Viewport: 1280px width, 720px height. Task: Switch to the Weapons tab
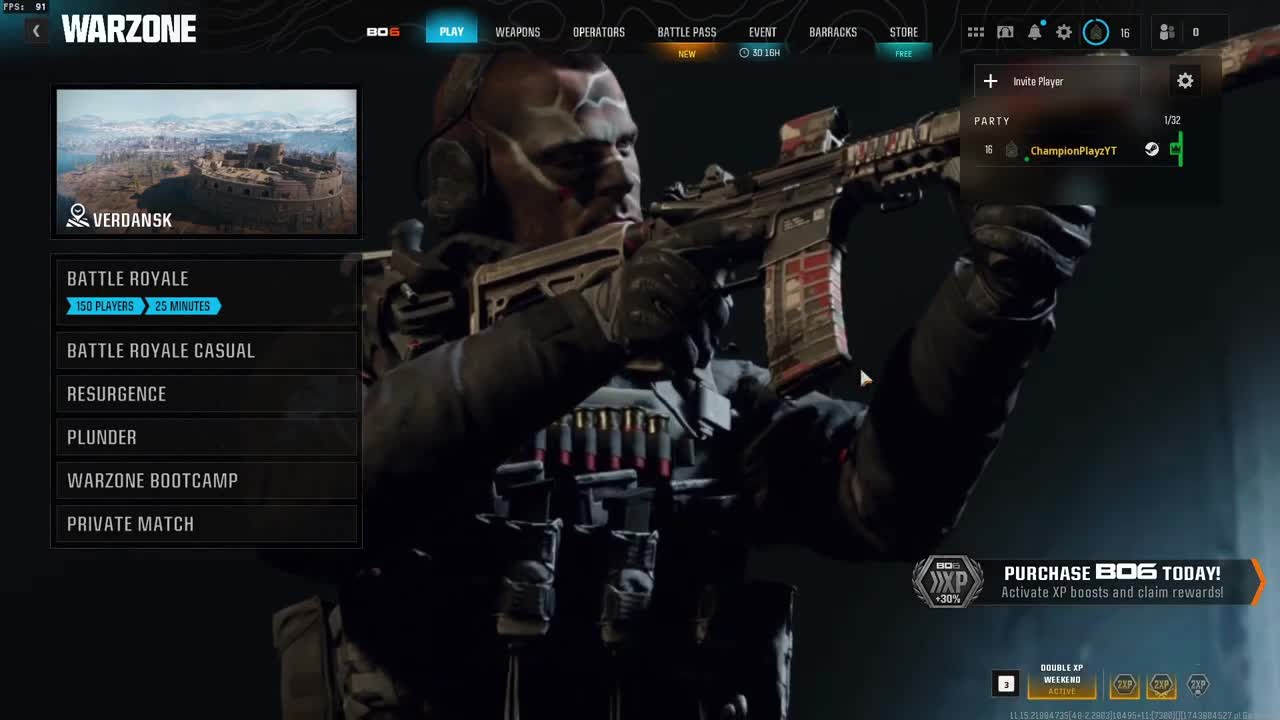[x=517, y=31]
